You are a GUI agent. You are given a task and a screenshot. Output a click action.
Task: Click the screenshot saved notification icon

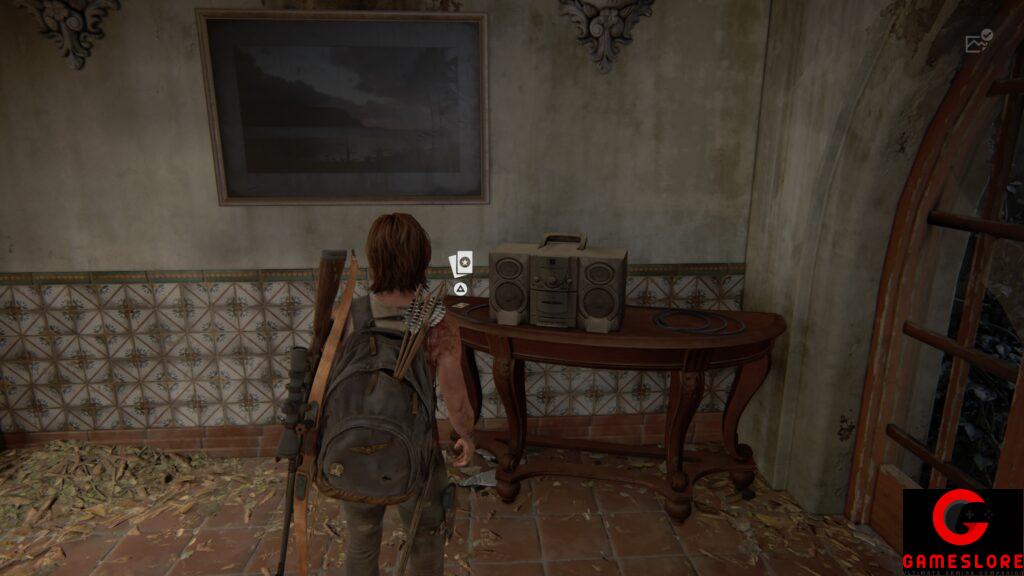pyautogui.click(x=977, y=42)
